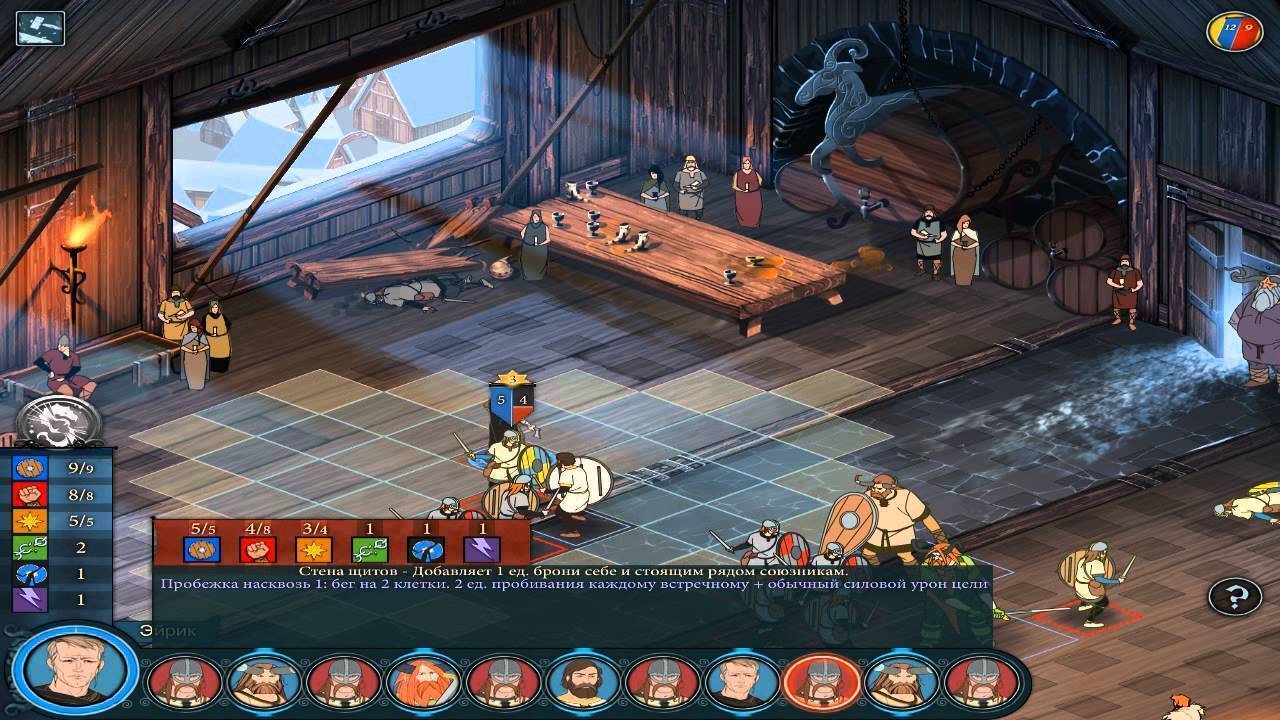
Task: Open the red and blue shield battle counter
Action: point(1235,31)
